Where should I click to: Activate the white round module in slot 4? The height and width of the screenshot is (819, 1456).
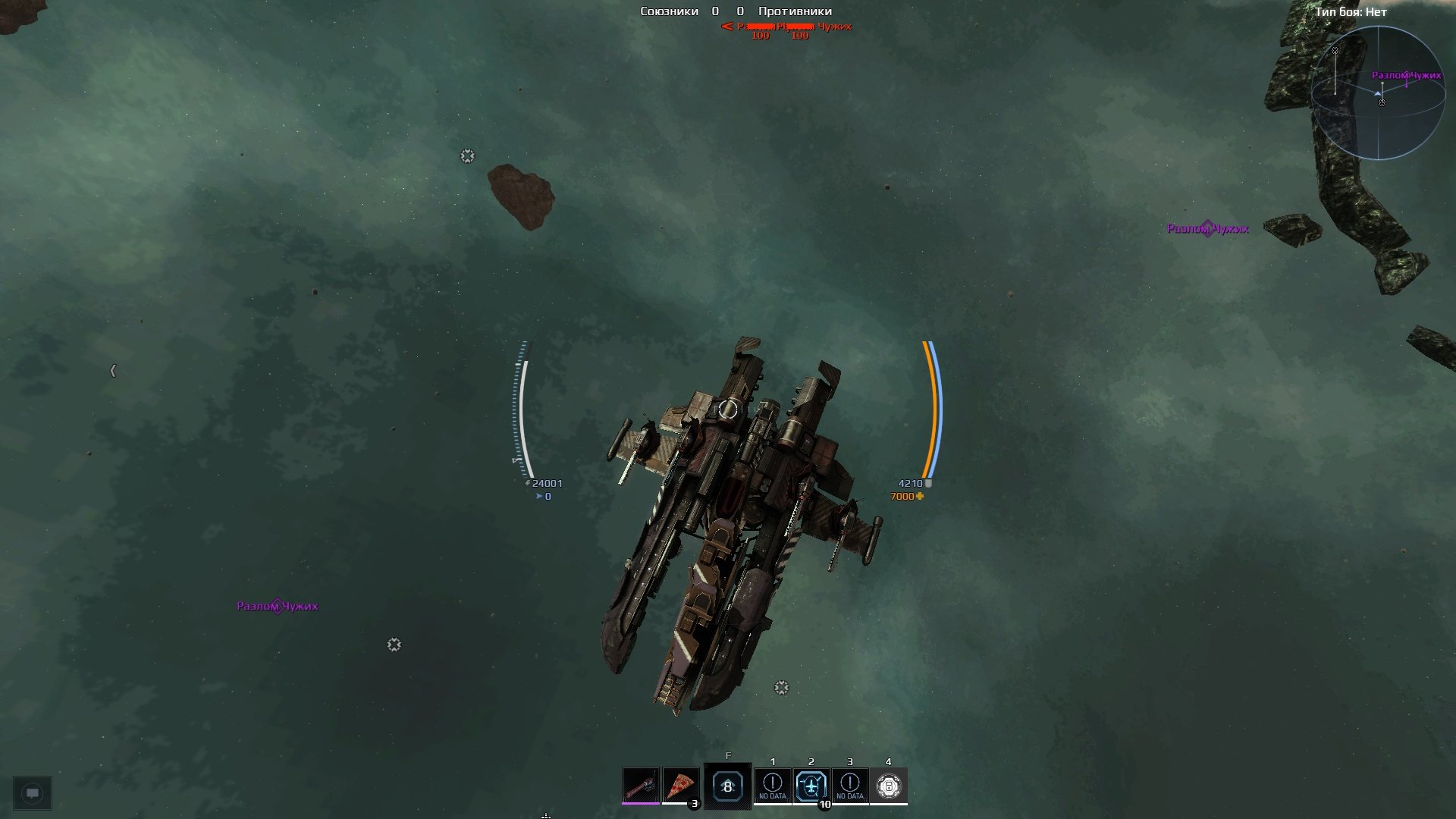click(x=889, y=786)
